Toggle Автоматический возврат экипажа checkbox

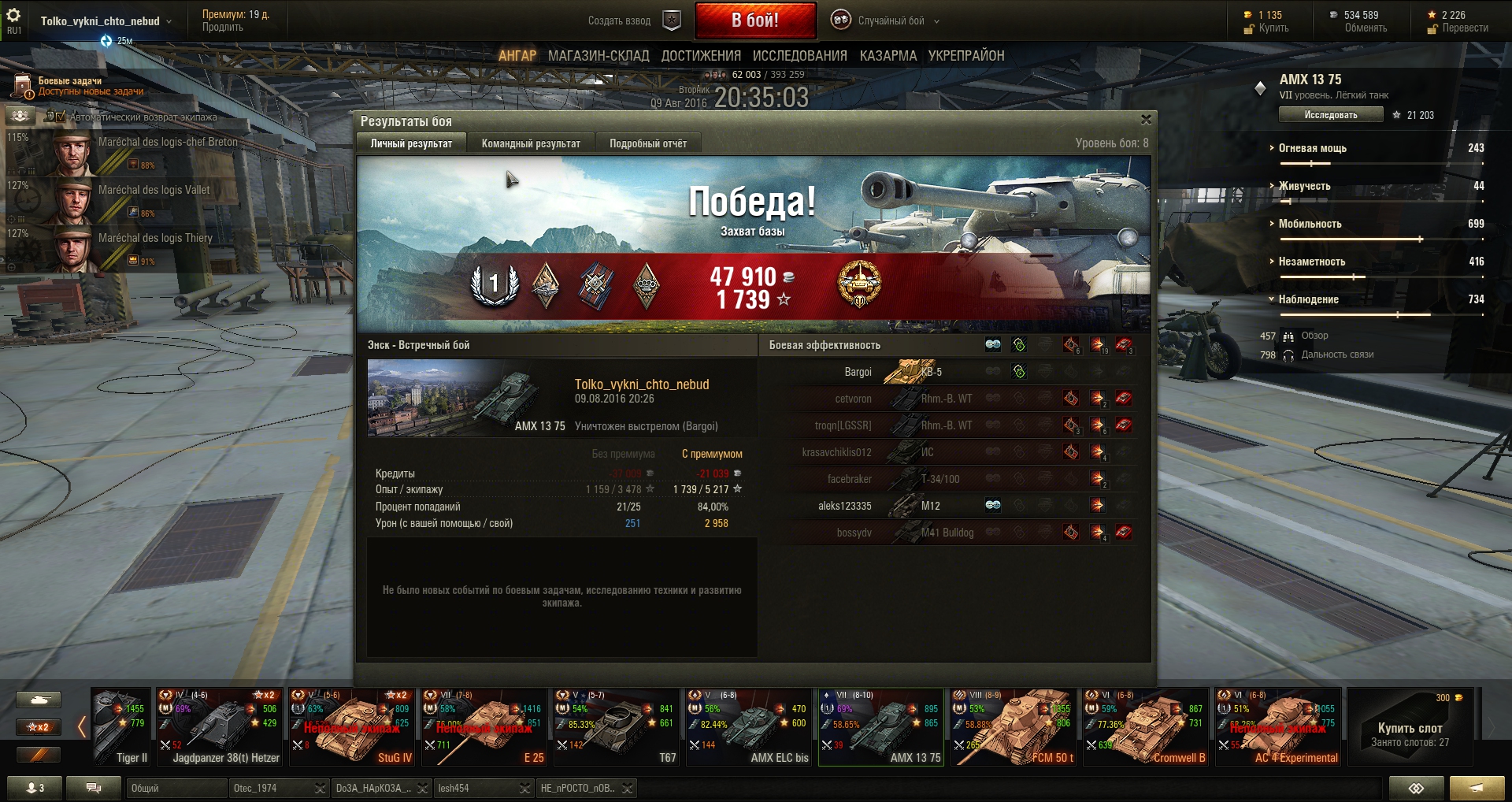(61, 117)
